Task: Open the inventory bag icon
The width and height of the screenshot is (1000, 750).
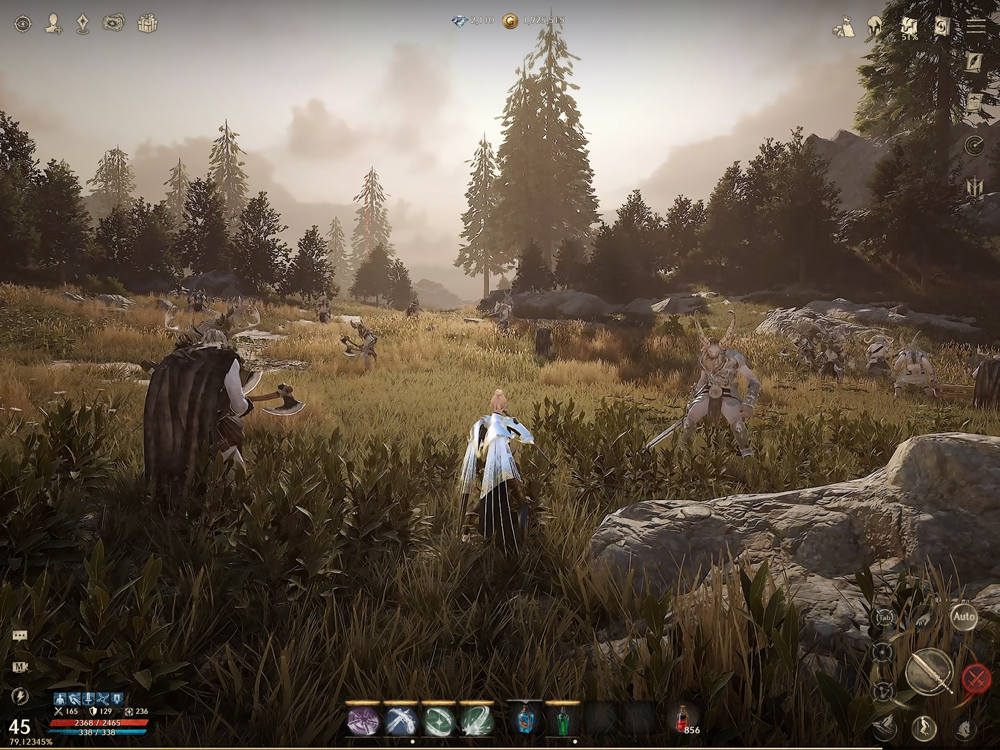Action: (843, 27)
